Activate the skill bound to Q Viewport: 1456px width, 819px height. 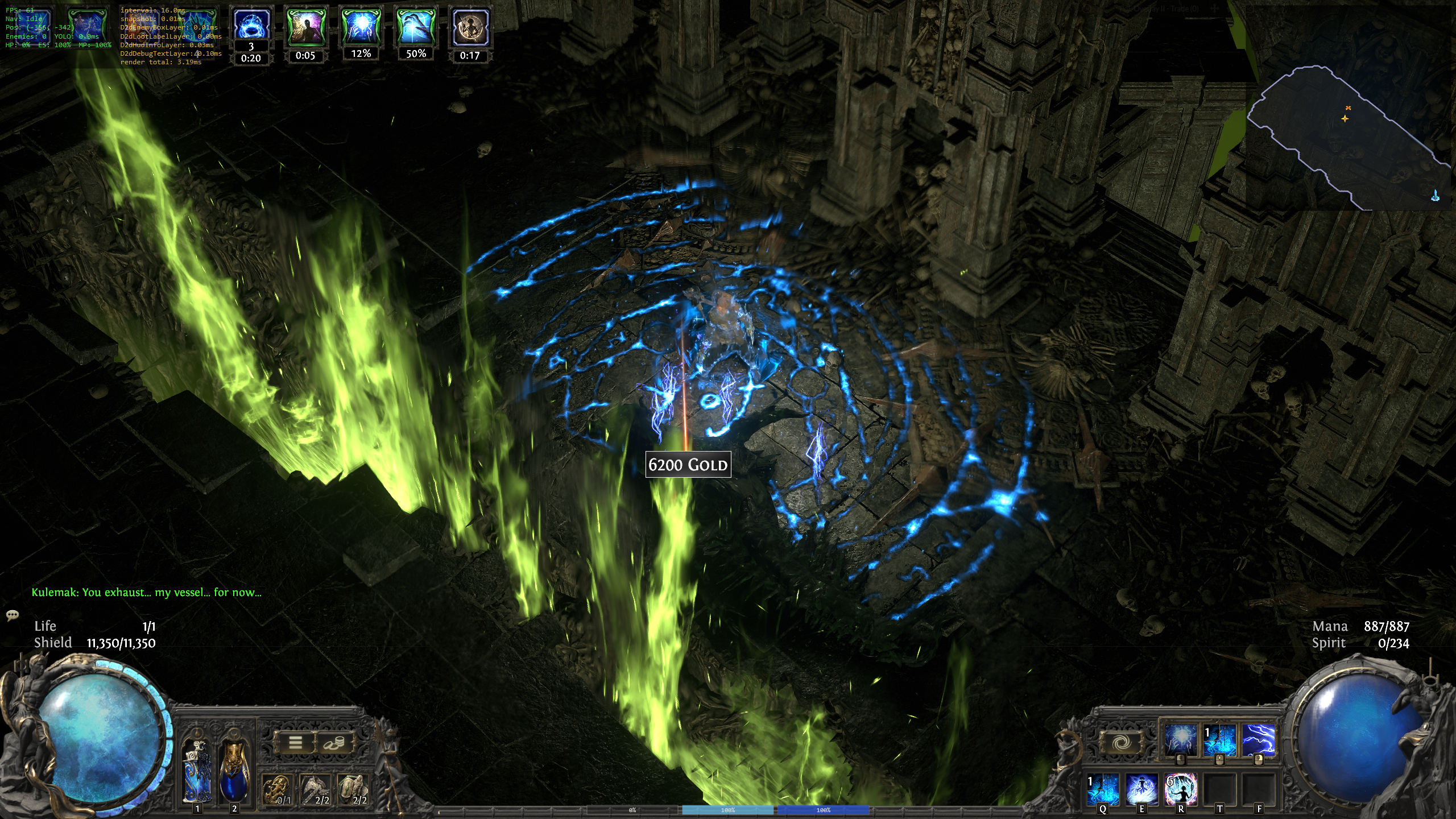(1103, 789)
